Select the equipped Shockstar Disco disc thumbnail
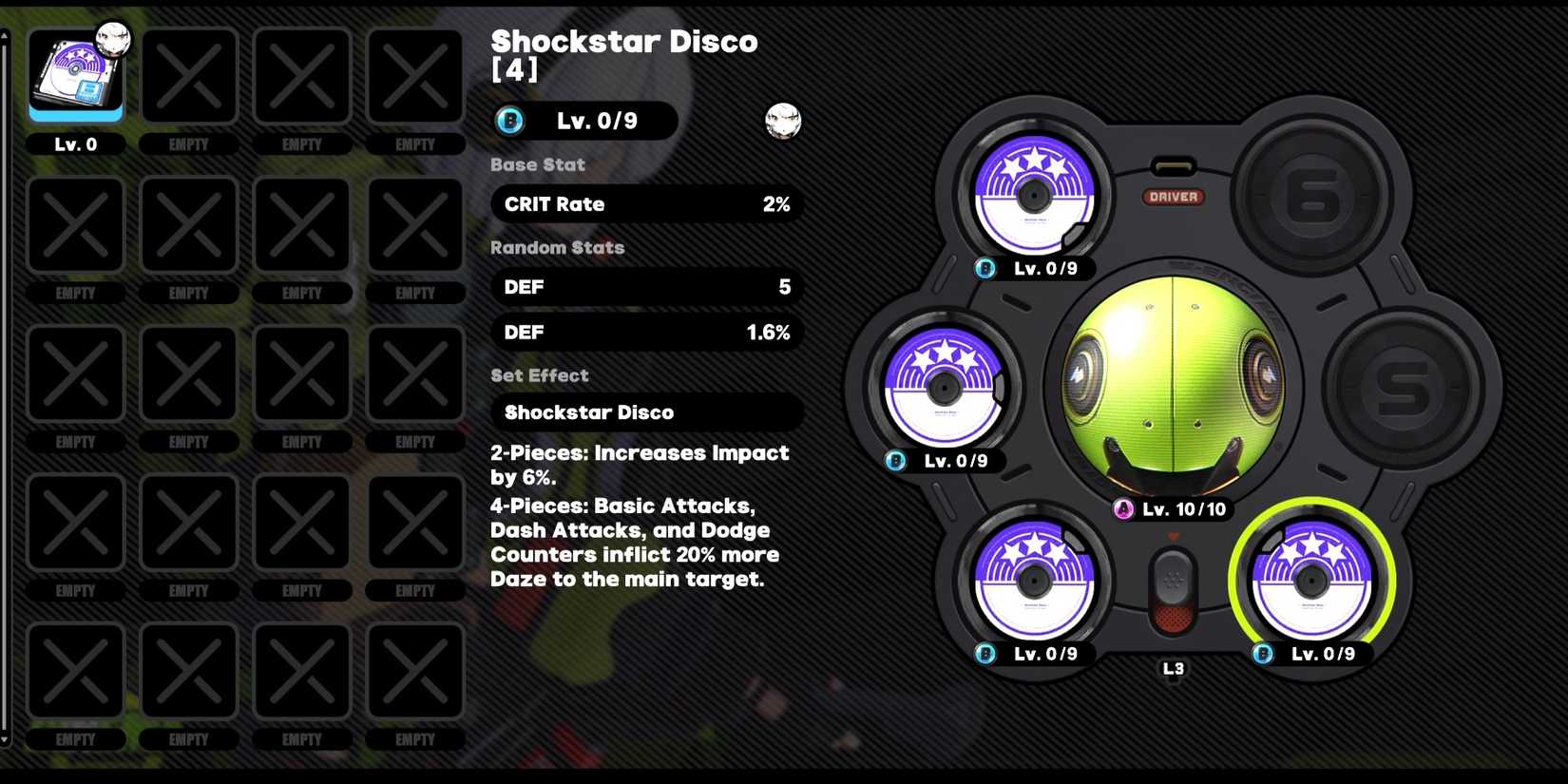Screen dimensions: 1568x784 (x=76, y=76)
